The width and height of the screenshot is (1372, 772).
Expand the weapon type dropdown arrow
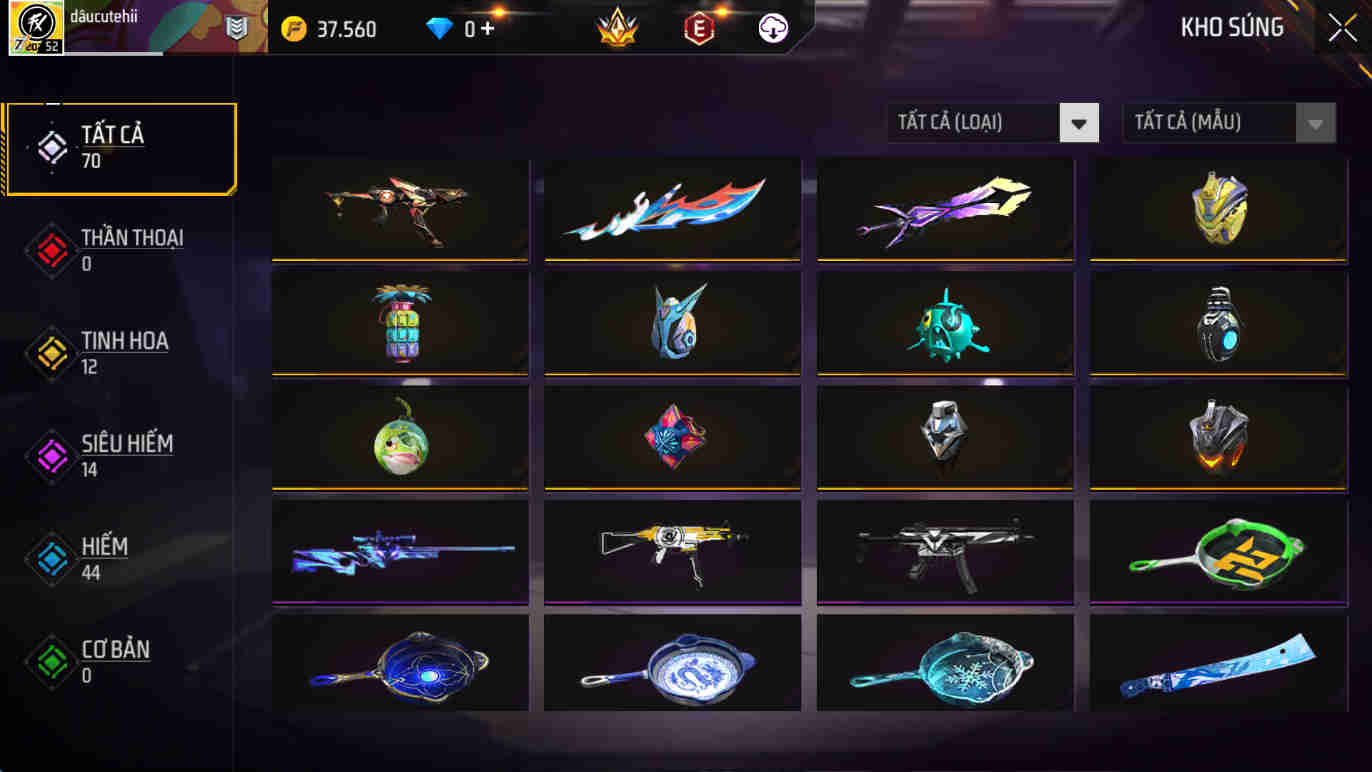coord(1078,122)
